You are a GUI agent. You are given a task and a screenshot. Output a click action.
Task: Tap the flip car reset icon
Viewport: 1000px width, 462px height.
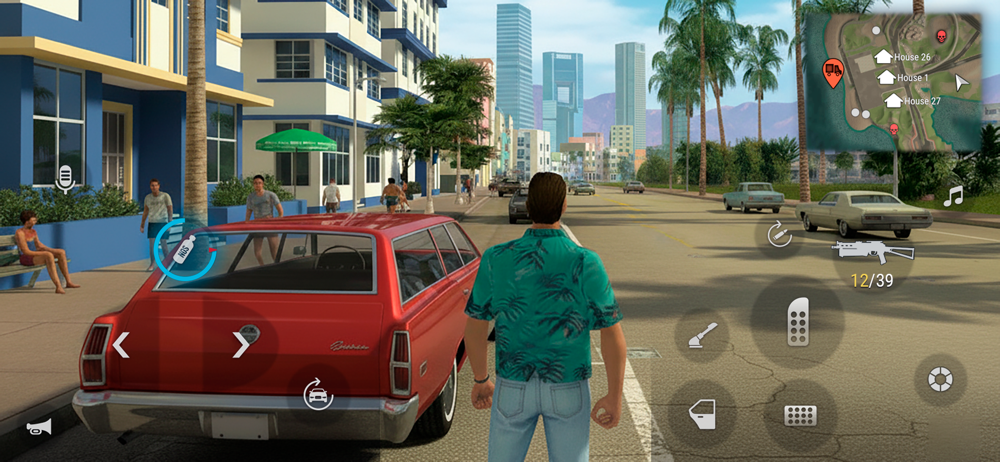318,394
